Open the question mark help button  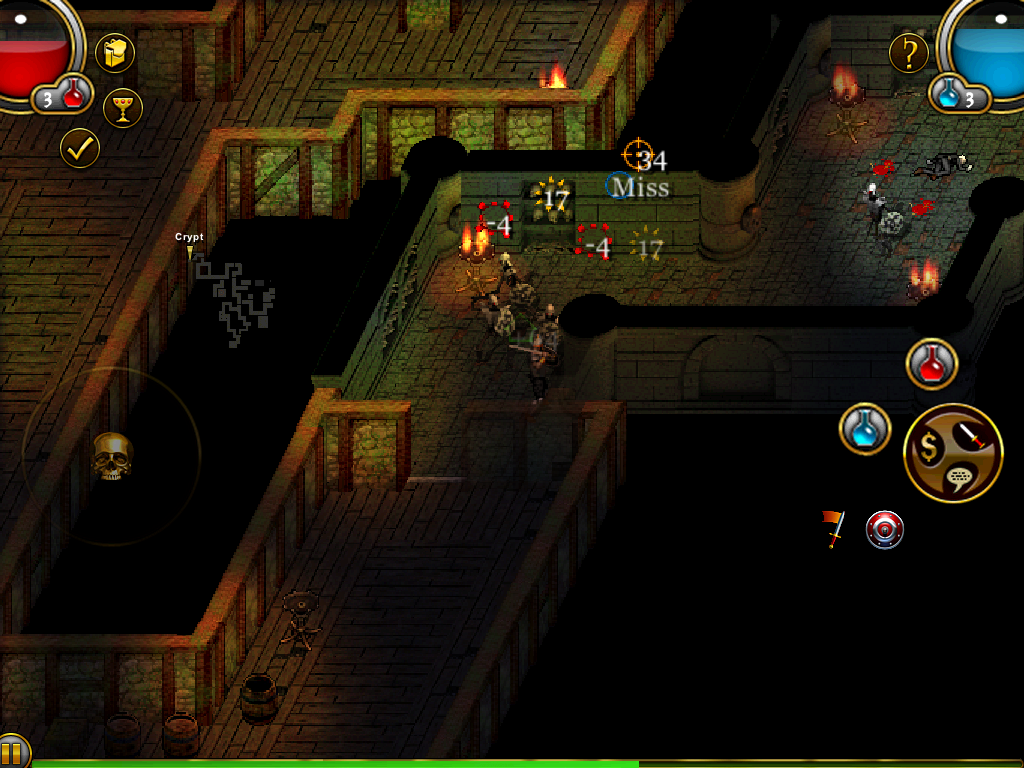point(909,52)
